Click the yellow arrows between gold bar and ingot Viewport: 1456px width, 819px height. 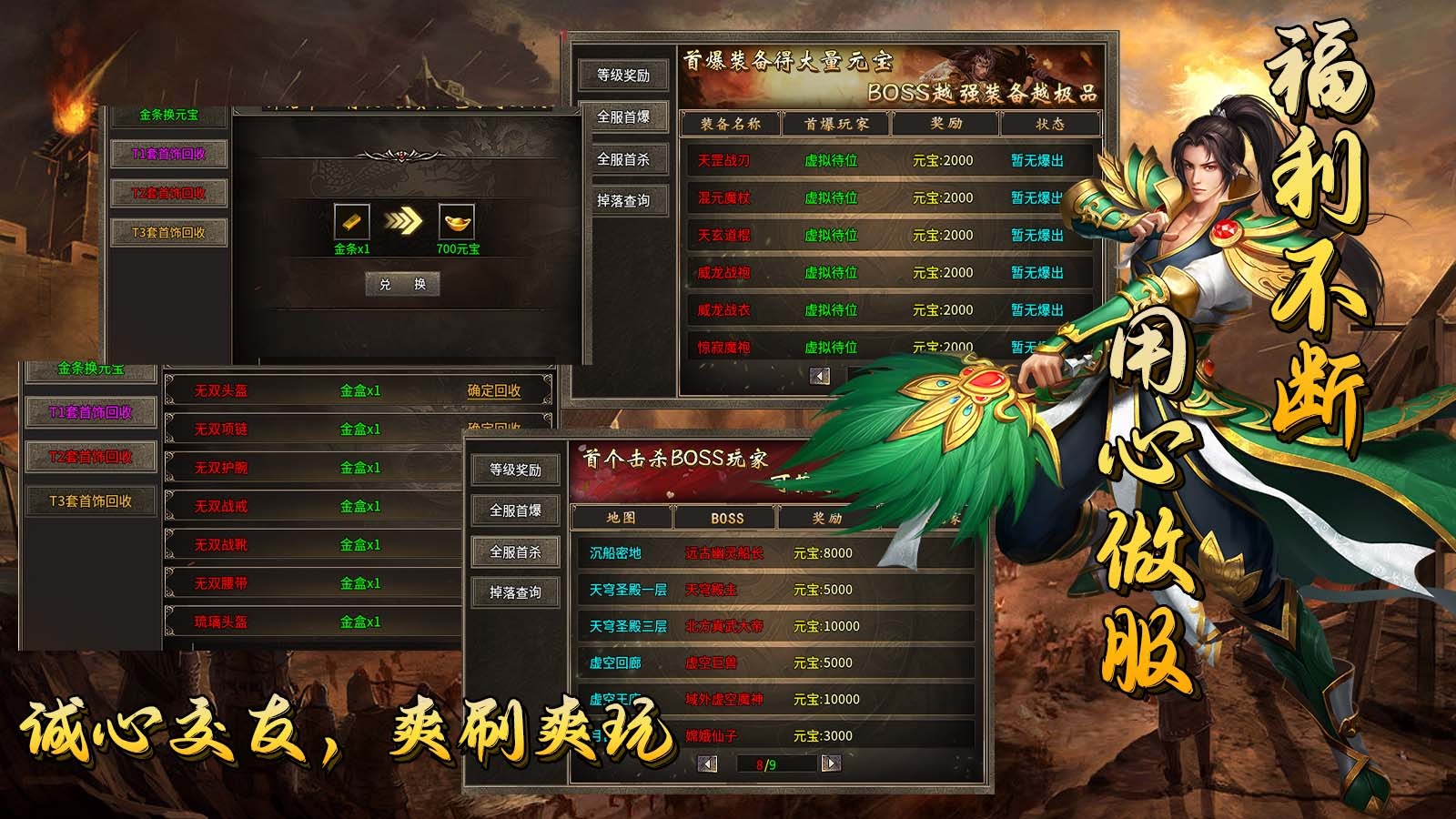[403, 221]
